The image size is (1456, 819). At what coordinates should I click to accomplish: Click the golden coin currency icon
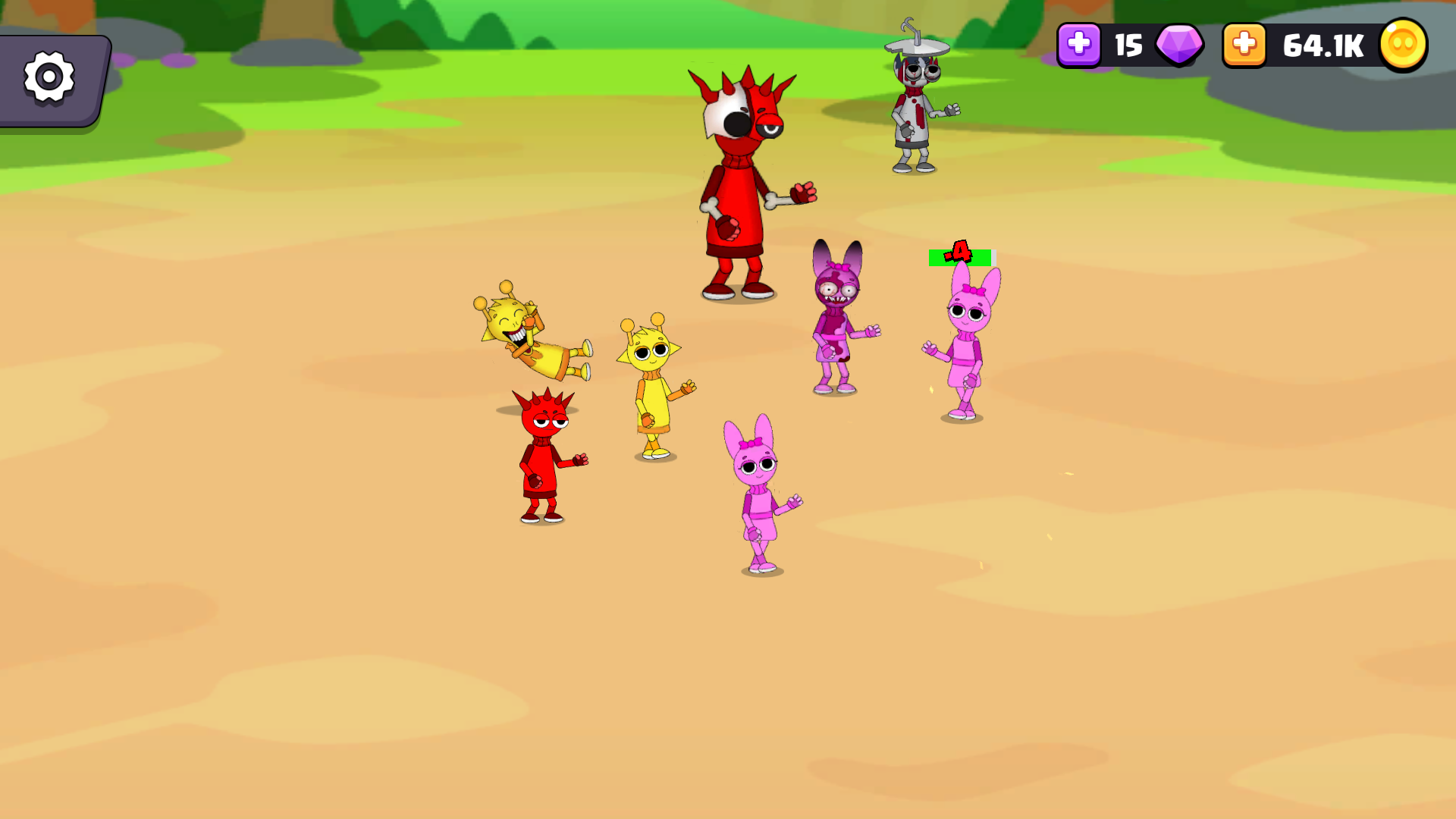(x=1402, y=45)
